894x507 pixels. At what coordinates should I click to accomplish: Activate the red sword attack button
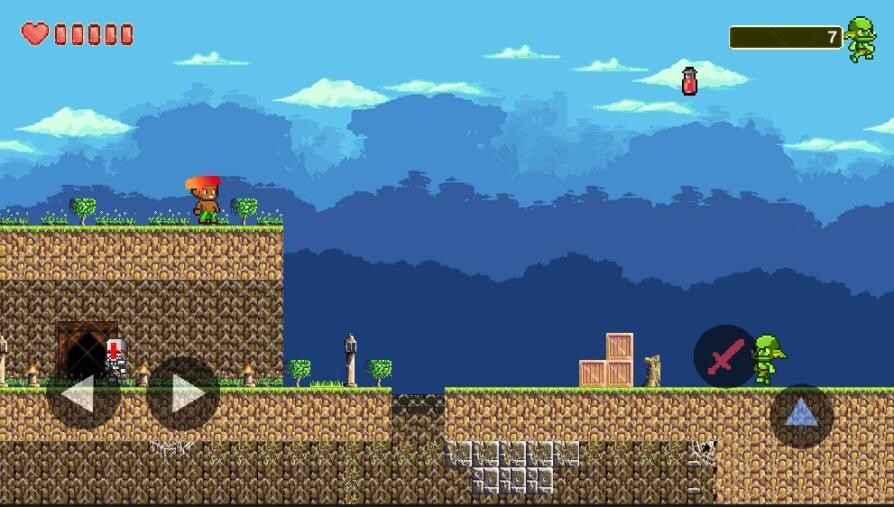pyautogui.click(x=725, y=356)
